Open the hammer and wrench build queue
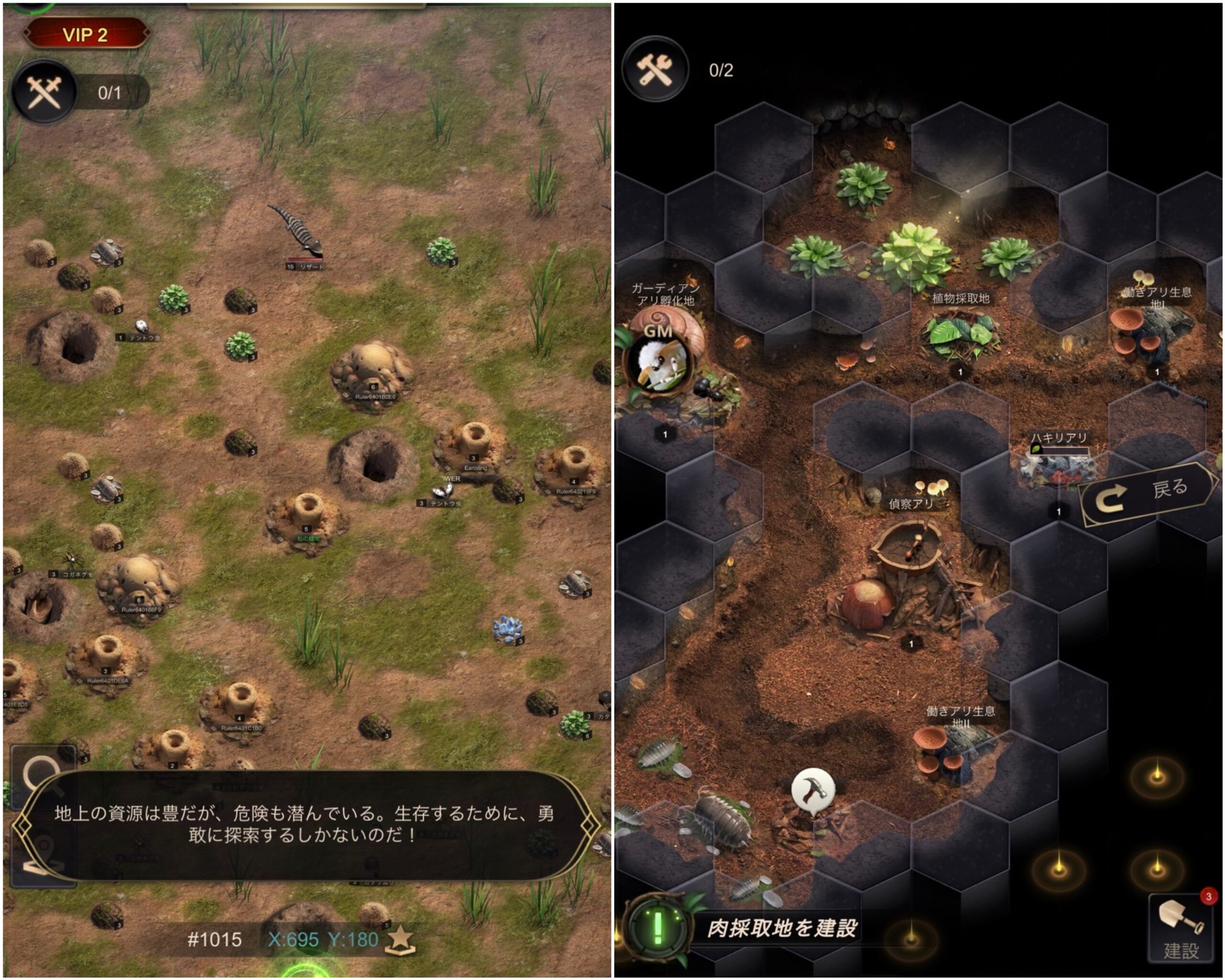 [655, 70]
